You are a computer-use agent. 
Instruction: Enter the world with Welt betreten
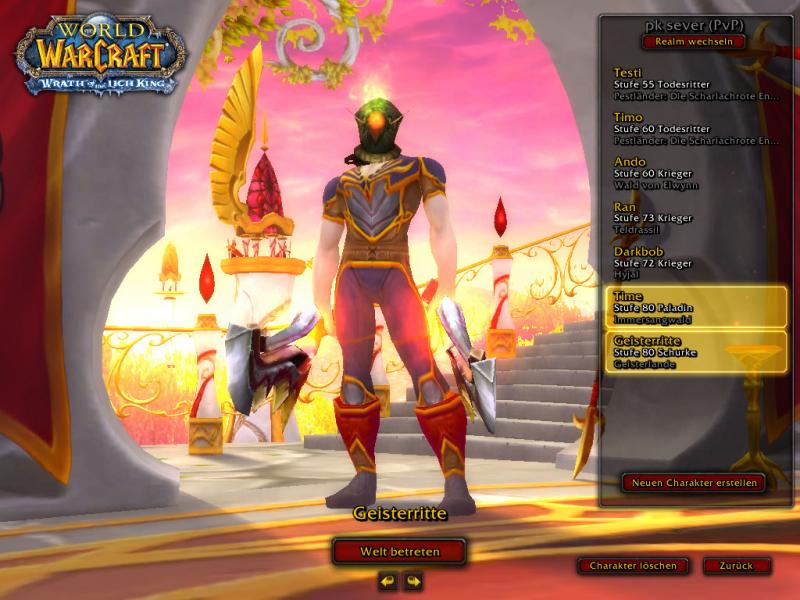[x=400, y=551]
